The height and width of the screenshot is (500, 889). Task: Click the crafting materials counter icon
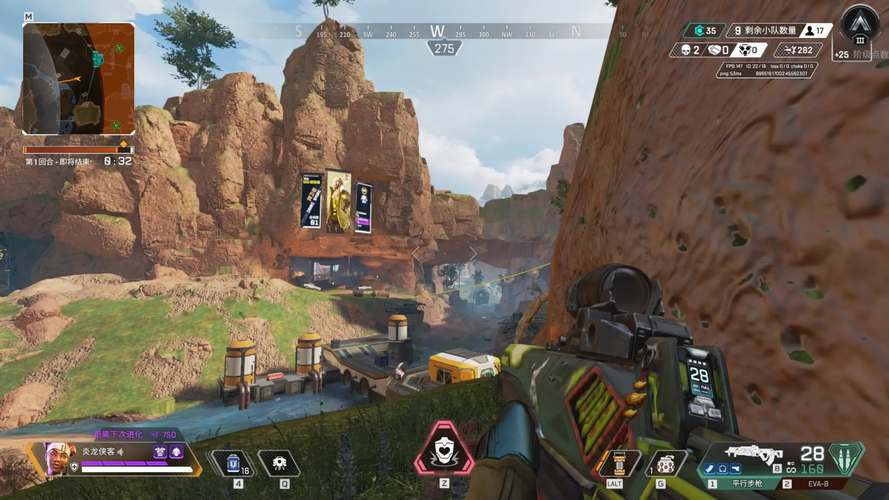point(695,30)
